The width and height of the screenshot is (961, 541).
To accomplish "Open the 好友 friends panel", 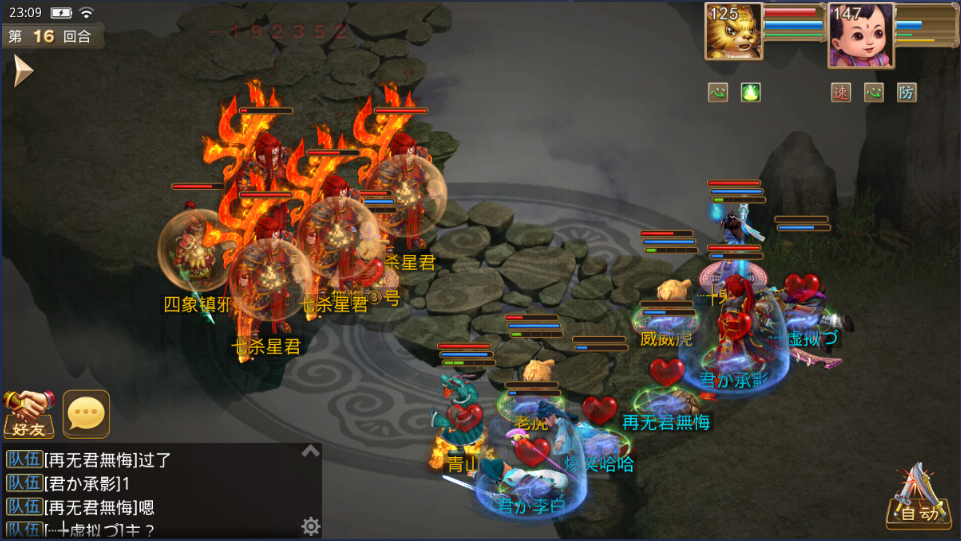I will (28, 412).
